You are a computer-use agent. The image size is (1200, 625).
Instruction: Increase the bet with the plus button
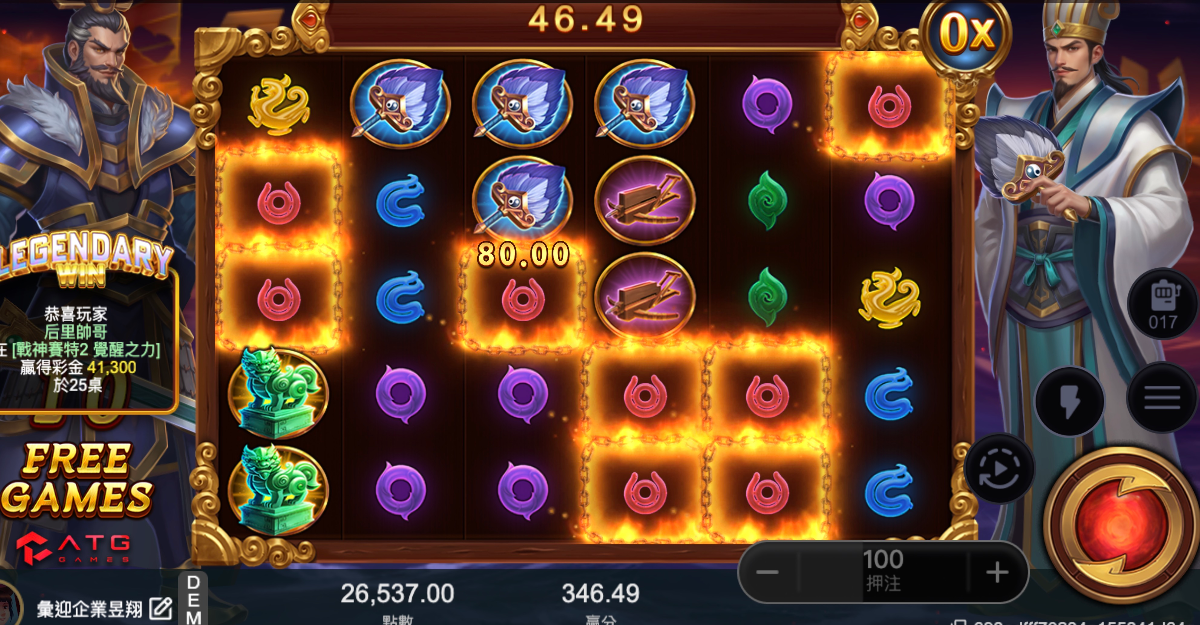pyautogui.click(x=997, y=573)
